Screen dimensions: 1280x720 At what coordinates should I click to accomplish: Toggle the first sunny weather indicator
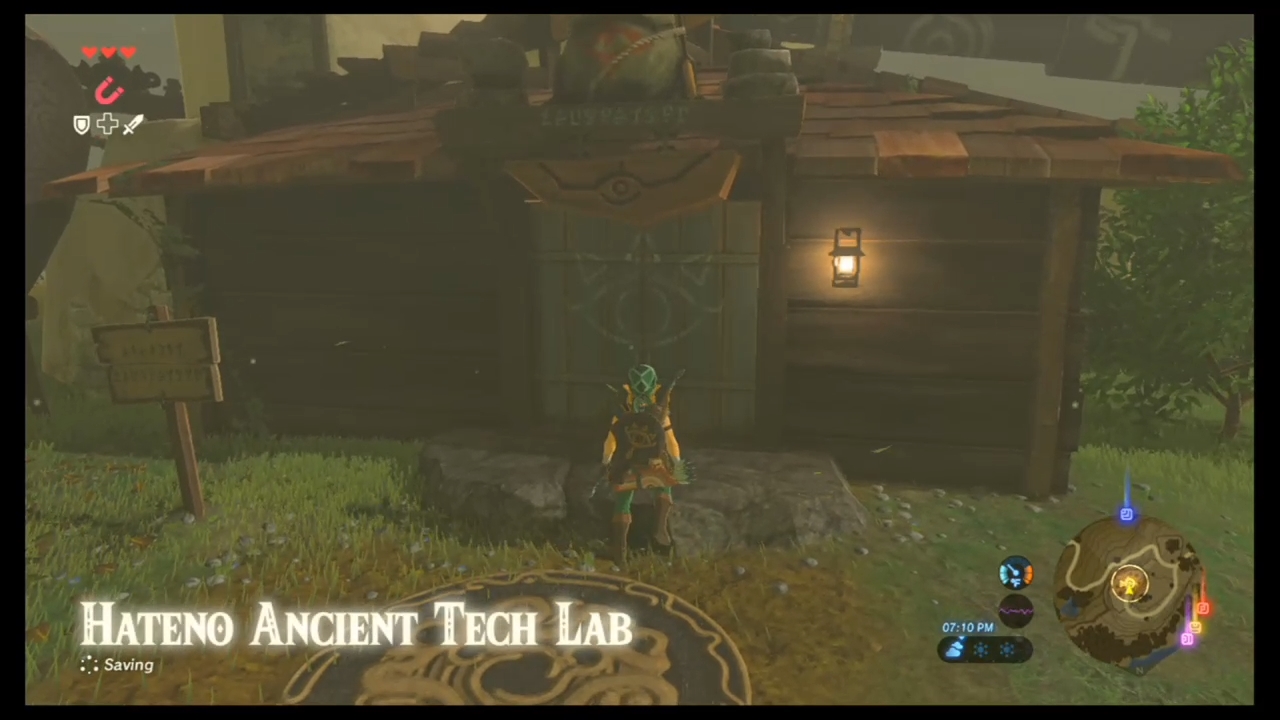[x=981, y=648]
